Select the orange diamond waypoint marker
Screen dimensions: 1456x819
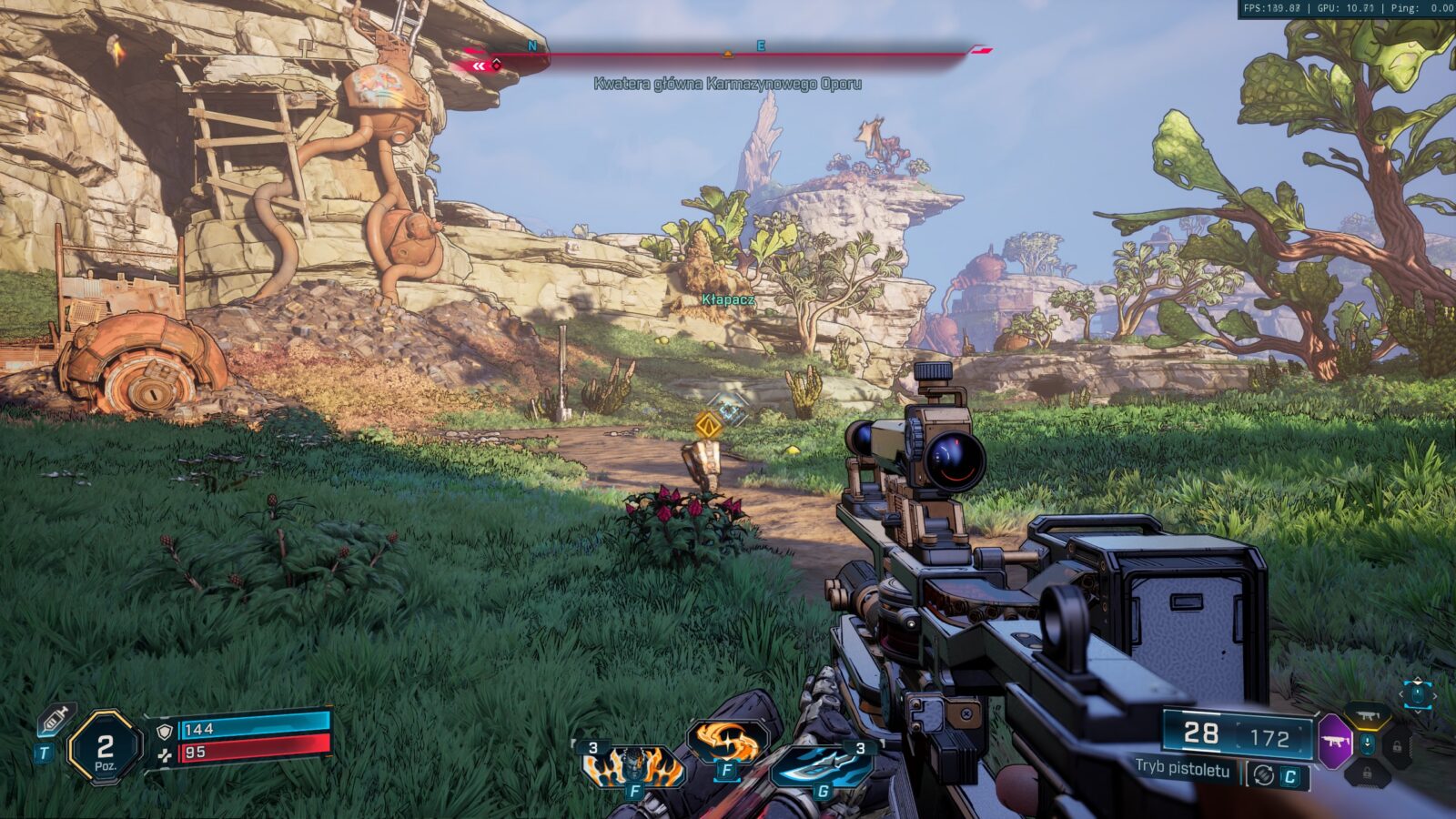pos(708,425)
